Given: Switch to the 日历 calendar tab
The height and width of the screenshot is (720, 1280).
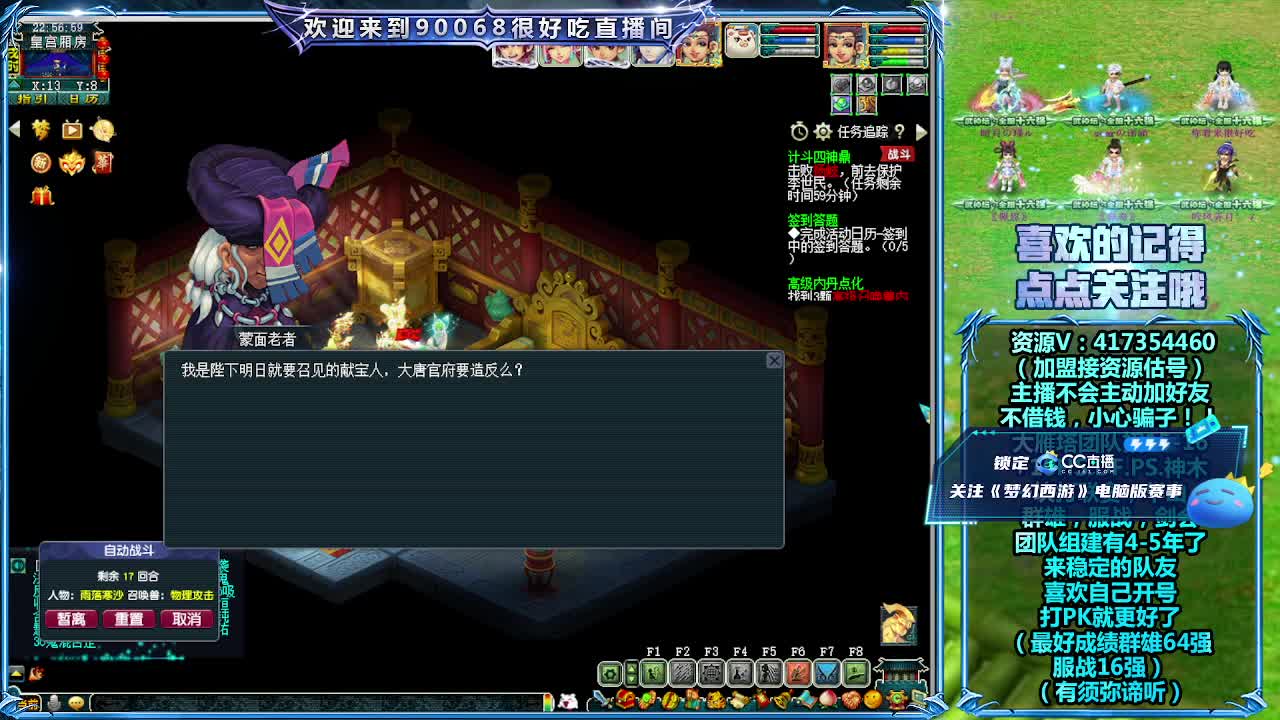Looking at the screenshot, I should pyautogui.click(x=83, y=99).
